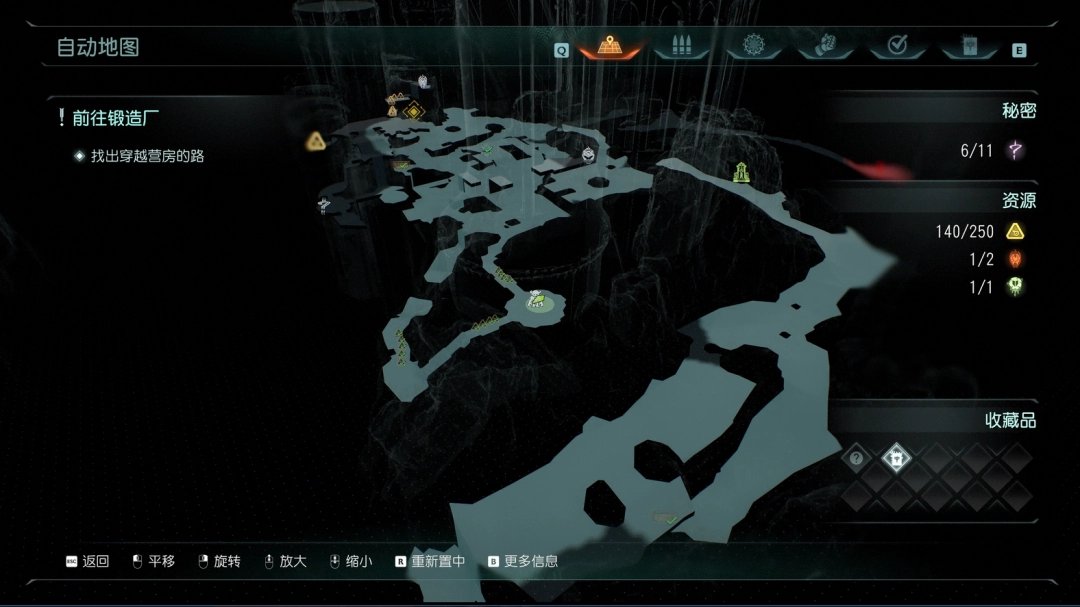
Task: Open the spiked rune circle tab
Action: click(753, 46)
